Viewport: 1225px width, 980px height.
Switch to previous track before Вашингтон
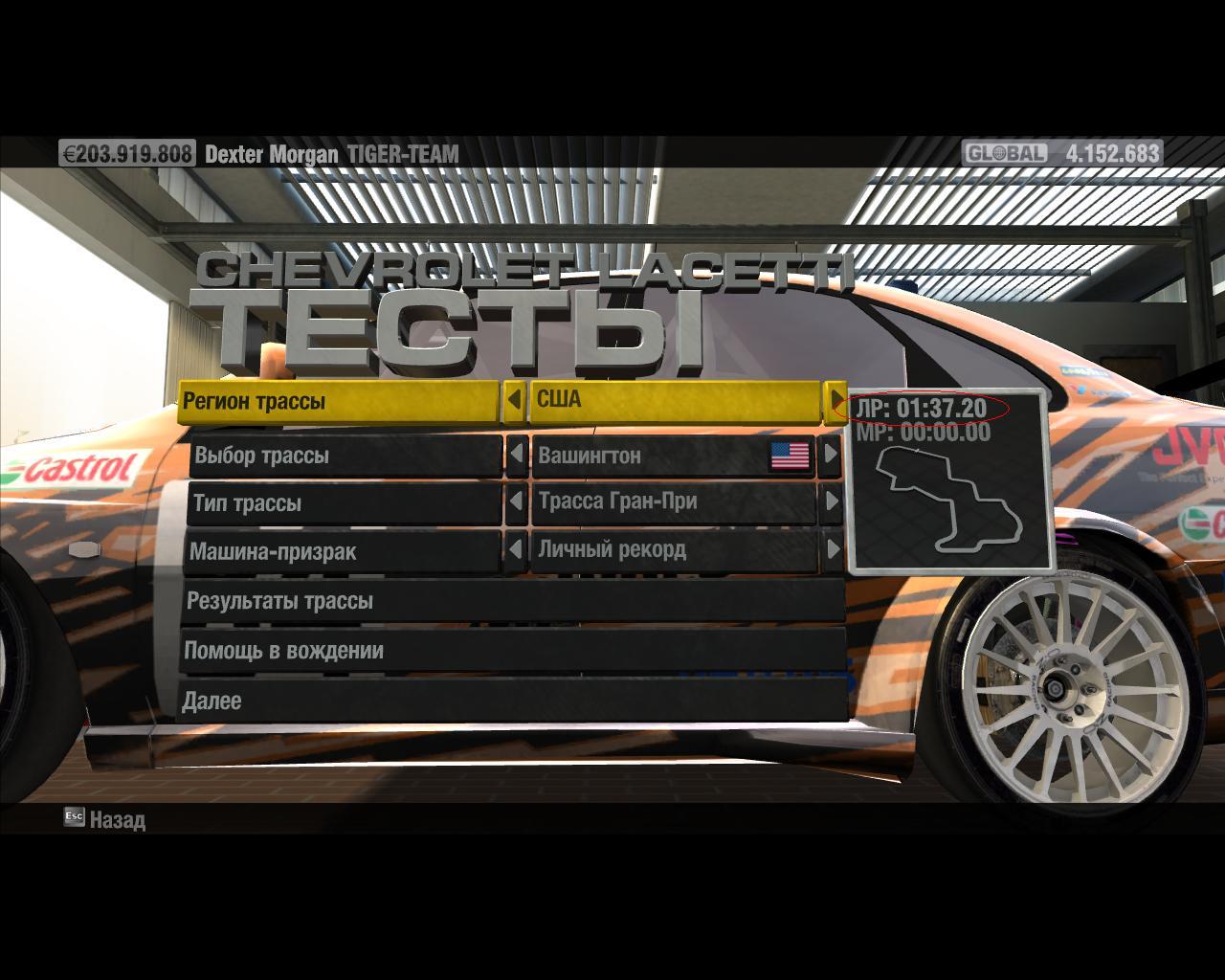click(517, 455)
